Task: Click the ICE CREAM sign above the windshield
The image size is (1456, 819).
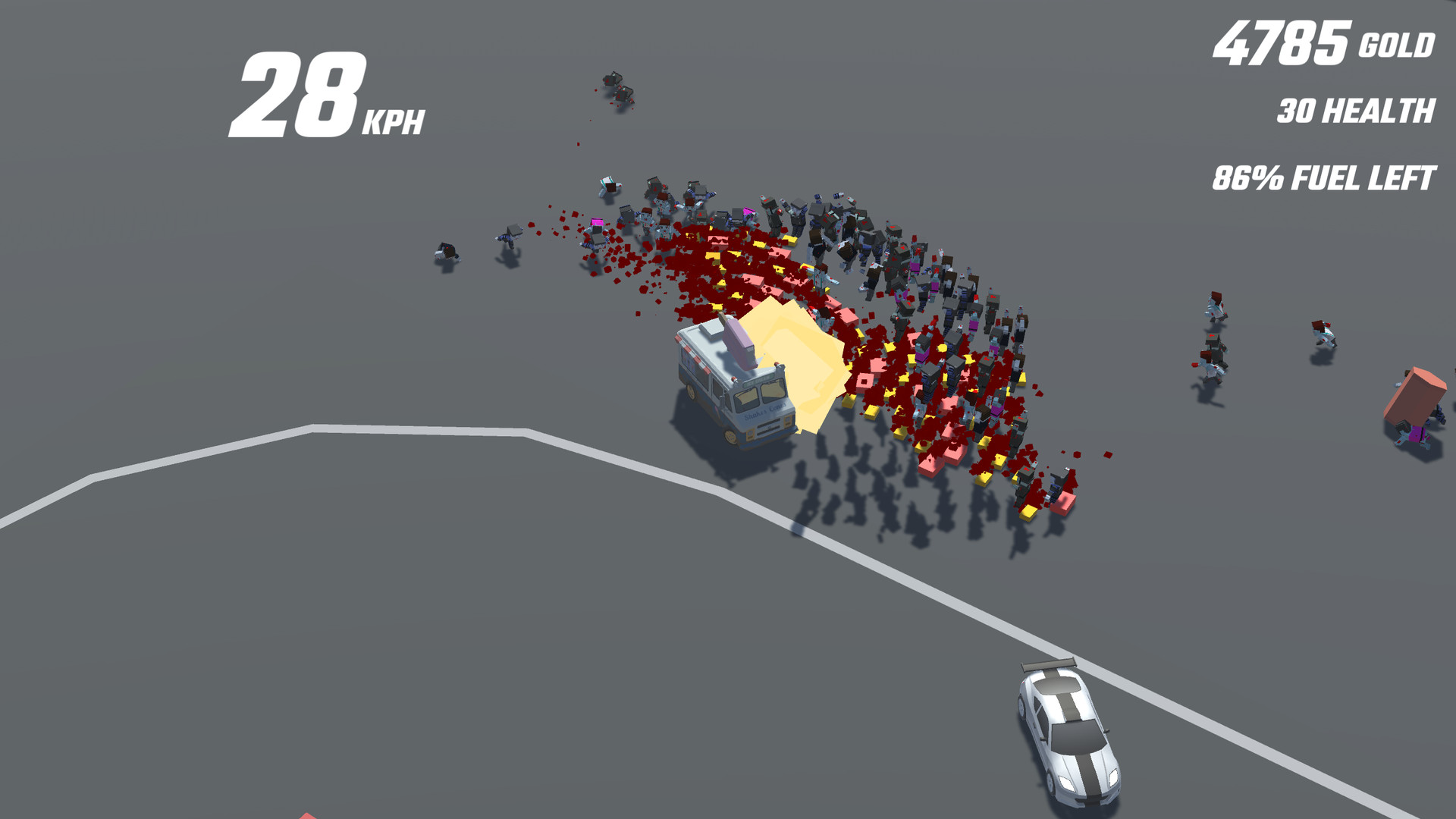Action: coord(757,380)
